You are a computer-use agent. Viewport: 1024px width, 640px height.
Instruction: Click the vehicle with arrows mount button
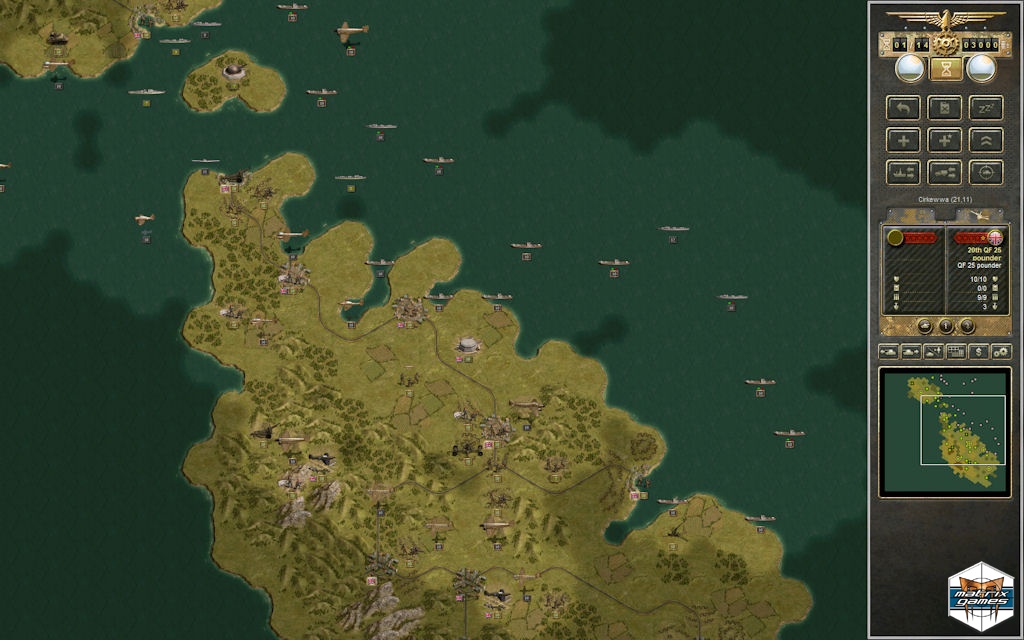pos(944,172)
